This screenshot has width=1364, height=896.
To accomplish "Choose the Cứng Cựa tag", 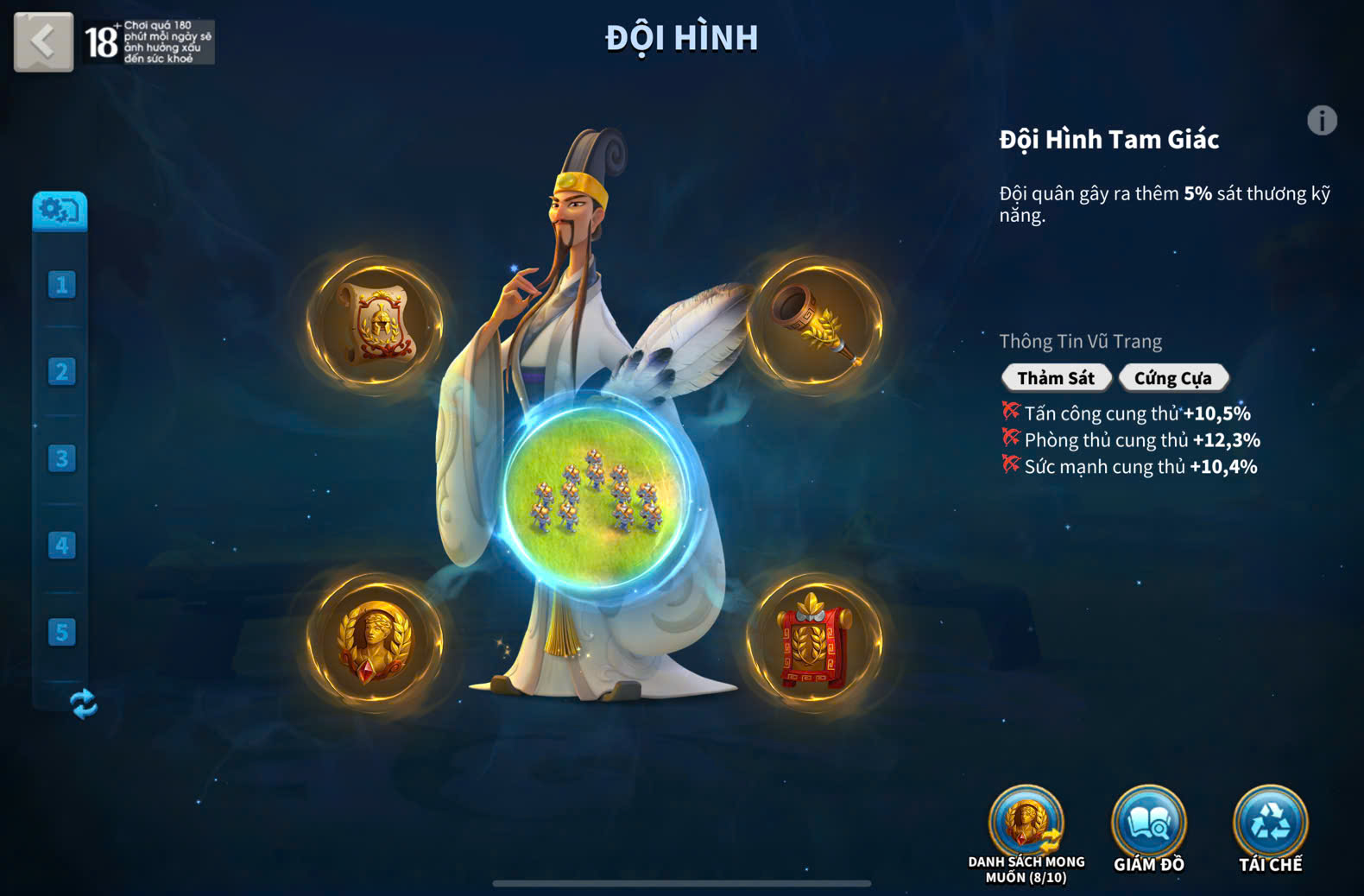I will point(1172,378).
